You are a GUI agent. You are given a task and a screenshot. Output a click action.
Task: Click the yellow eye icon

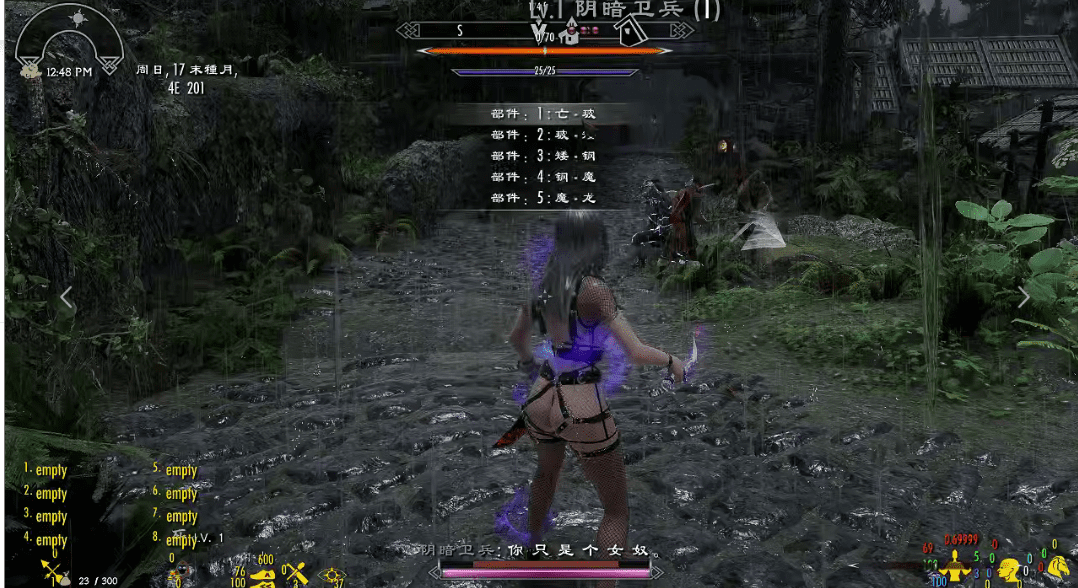(x=329, y=576)
